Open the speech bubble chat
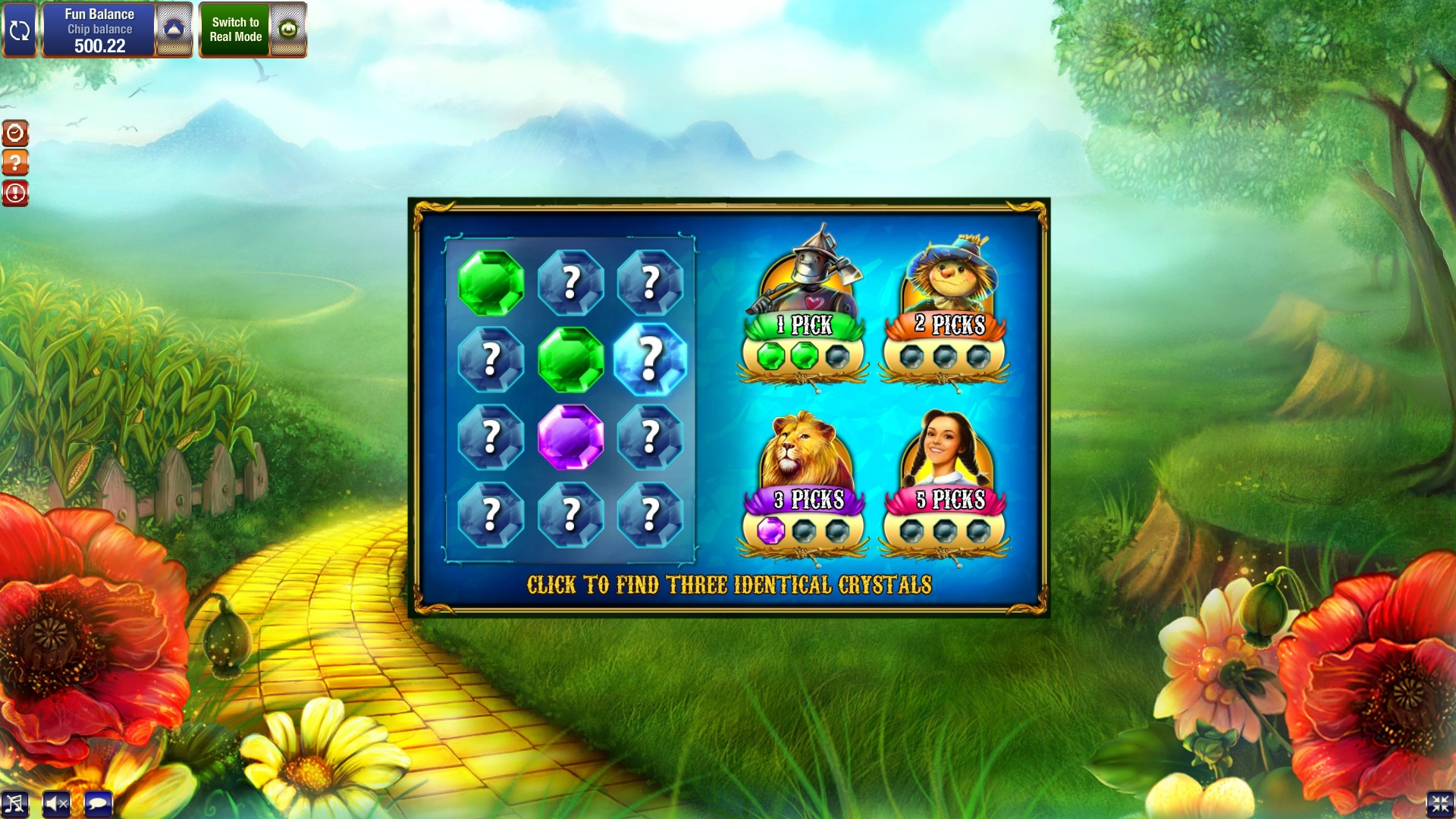This screenshot has width=1456, height=819. [x=98, y=804]
